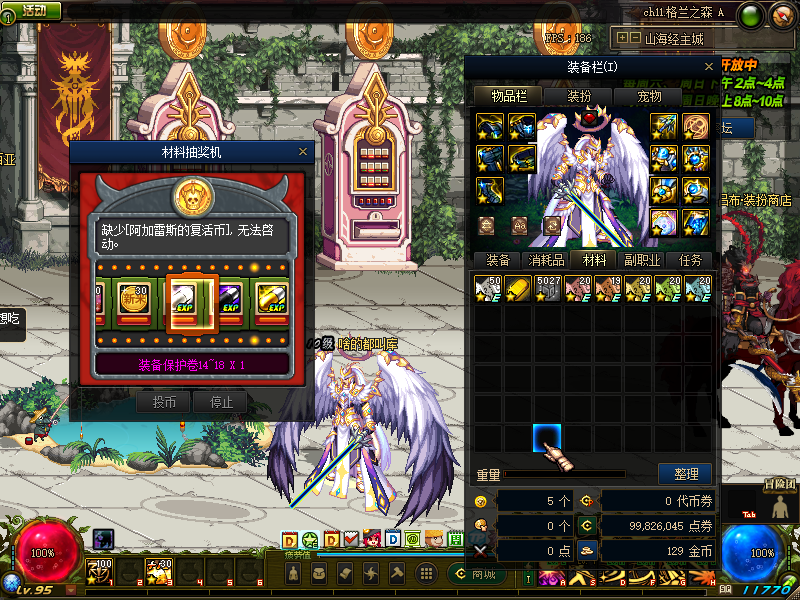Switch to the 副职业 sub-profession tab
This screenshot has width=800, height=600.
(x=642, y=260)
